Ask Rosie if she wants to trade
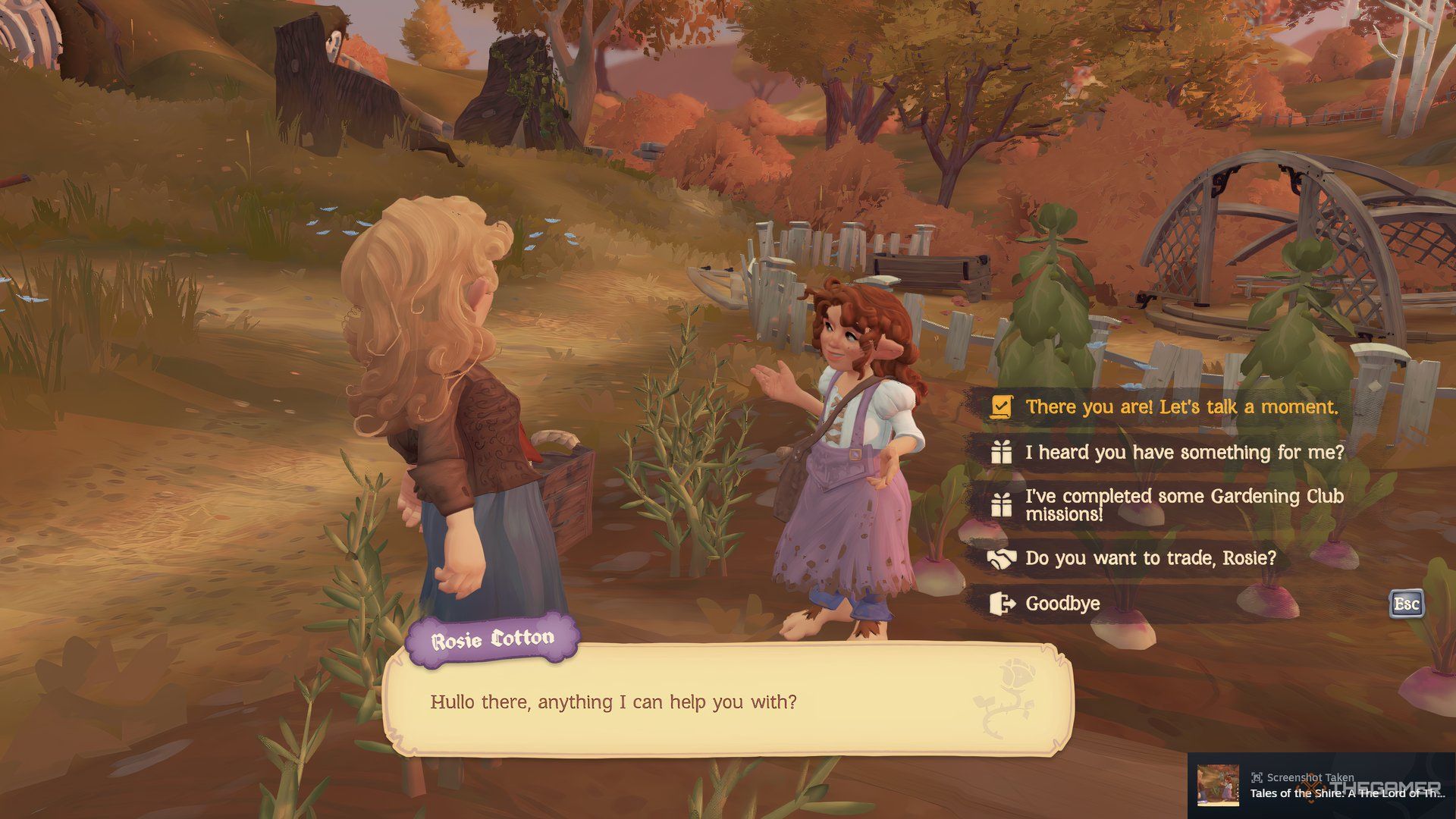 click(1150, 559)
